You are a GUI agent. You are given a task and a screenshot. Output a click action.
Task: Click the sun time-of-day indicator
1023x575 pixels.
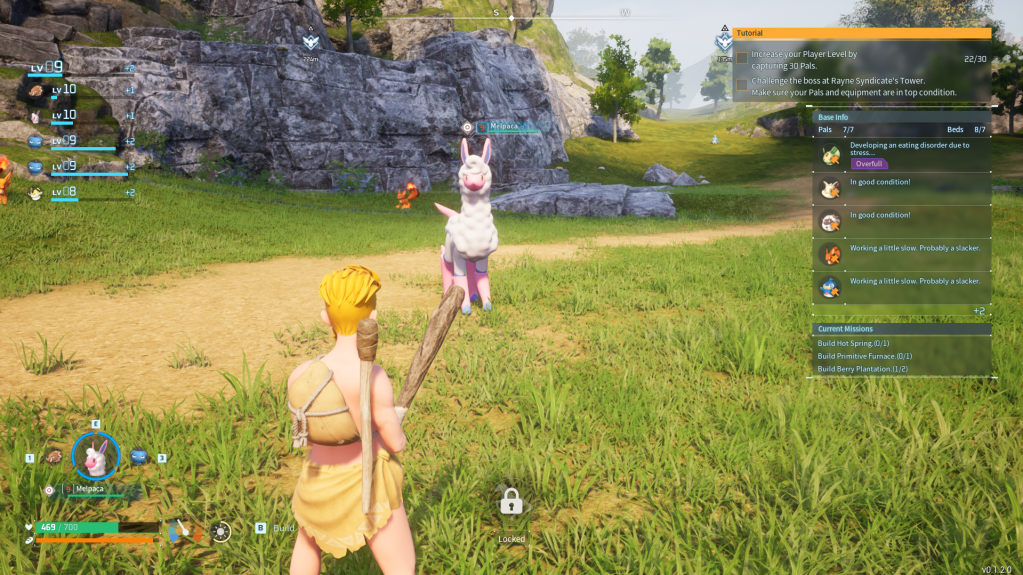221,532
